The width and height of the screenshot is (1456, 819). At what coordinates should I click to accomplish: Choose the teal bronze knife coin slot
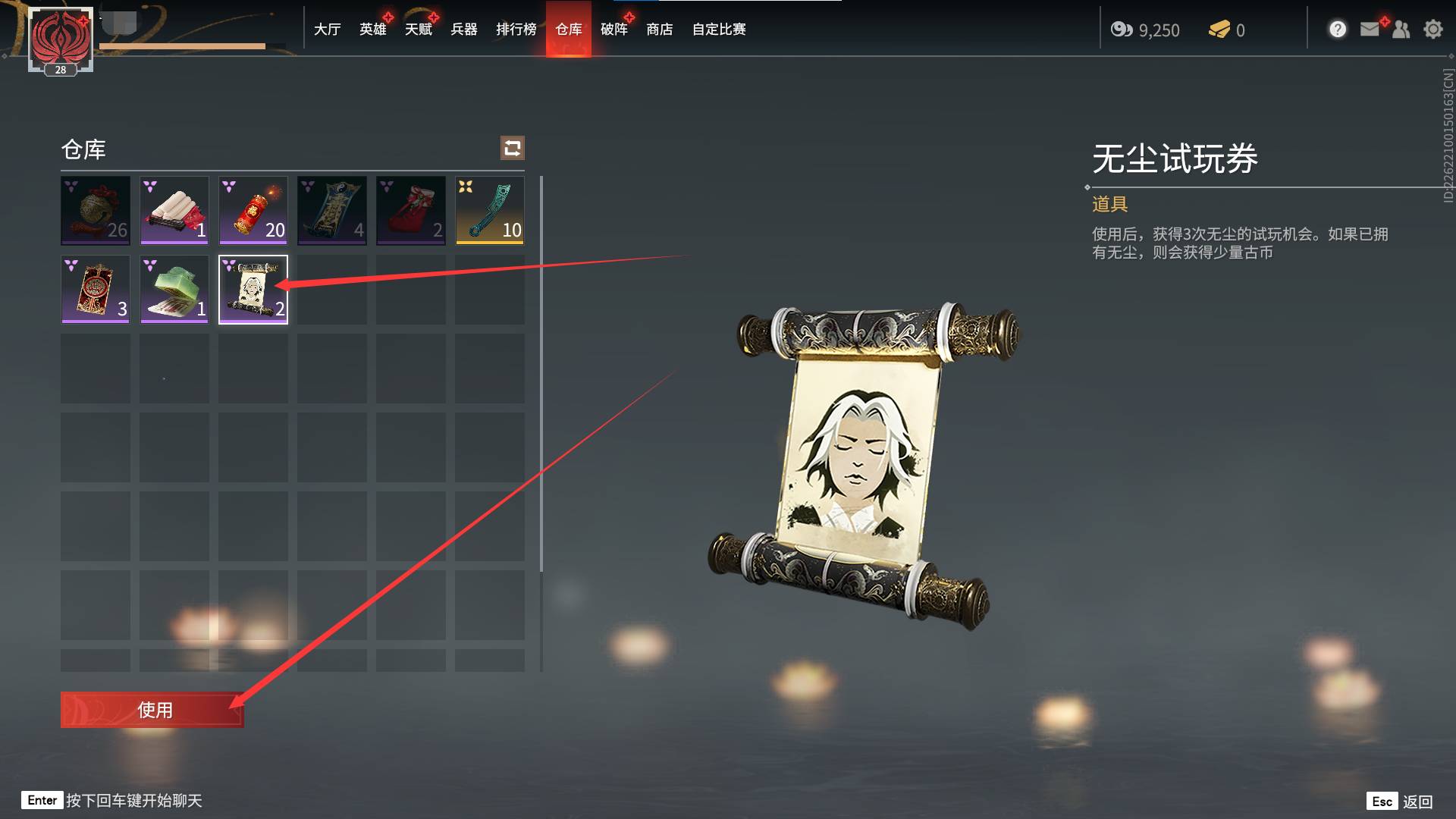(490, 210)
